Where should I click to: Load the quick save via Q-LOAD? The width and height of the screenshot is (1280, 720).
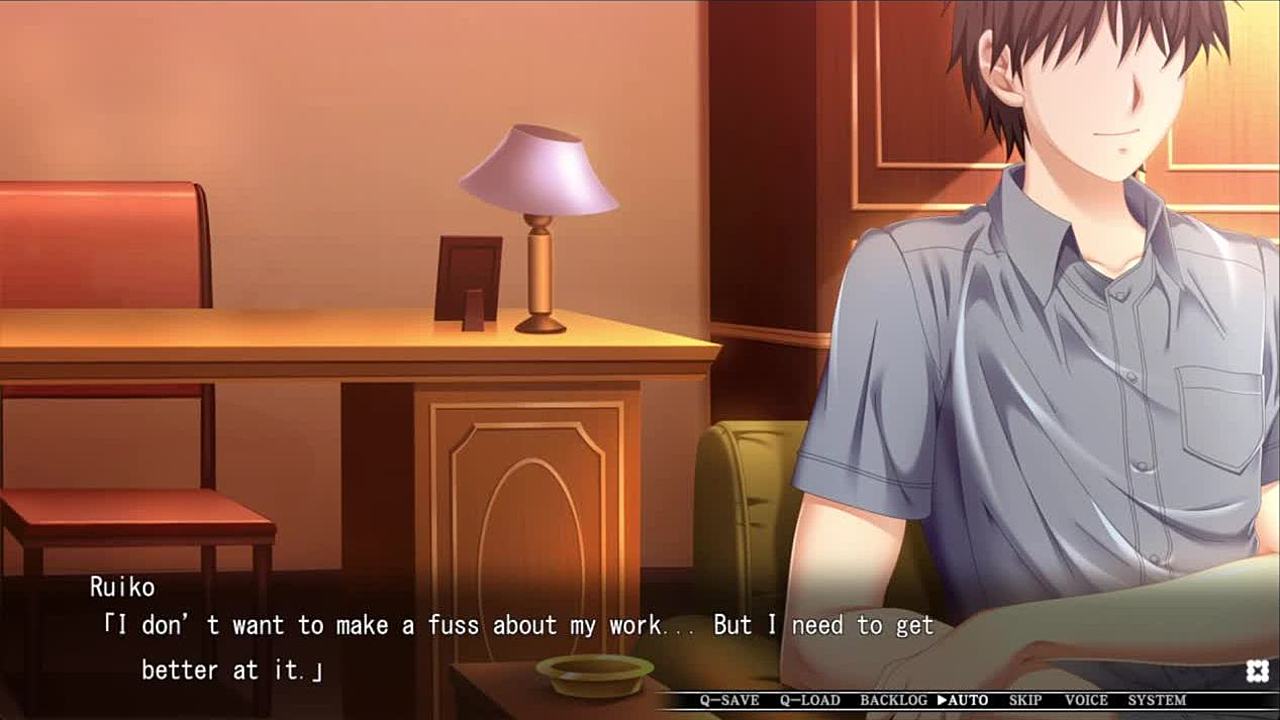pos(810,701)
